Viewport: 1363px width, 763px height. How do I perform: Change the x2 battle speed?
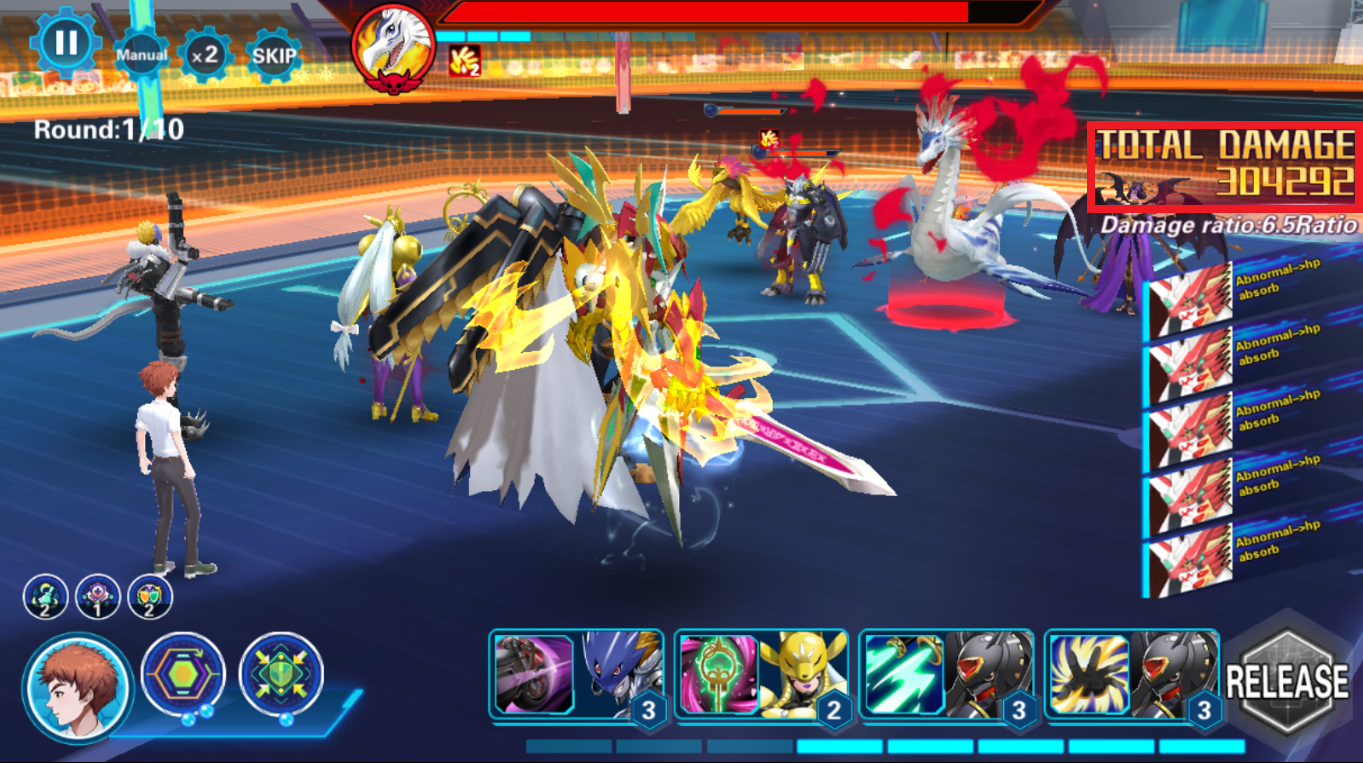205,55
